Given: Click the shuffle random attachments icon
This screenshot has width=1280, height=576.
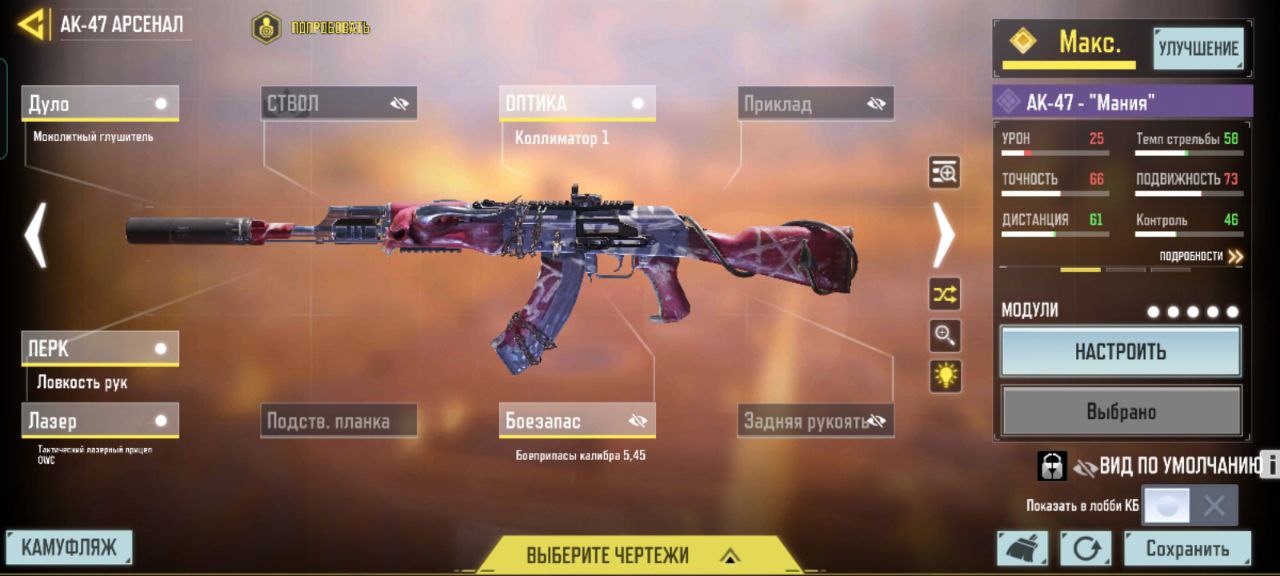Looking at the screenshot, I should point(945,293).
